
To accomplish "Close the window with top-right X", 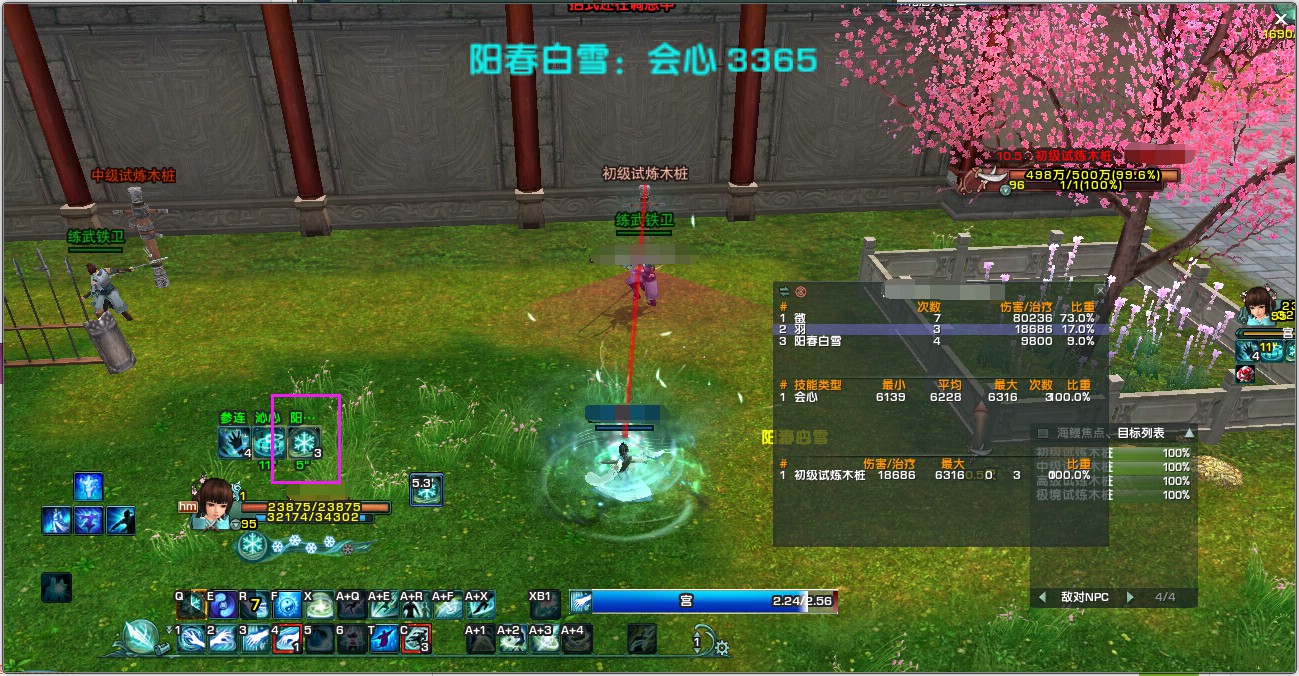I will pyautogui.click(x=1281, y=19).
